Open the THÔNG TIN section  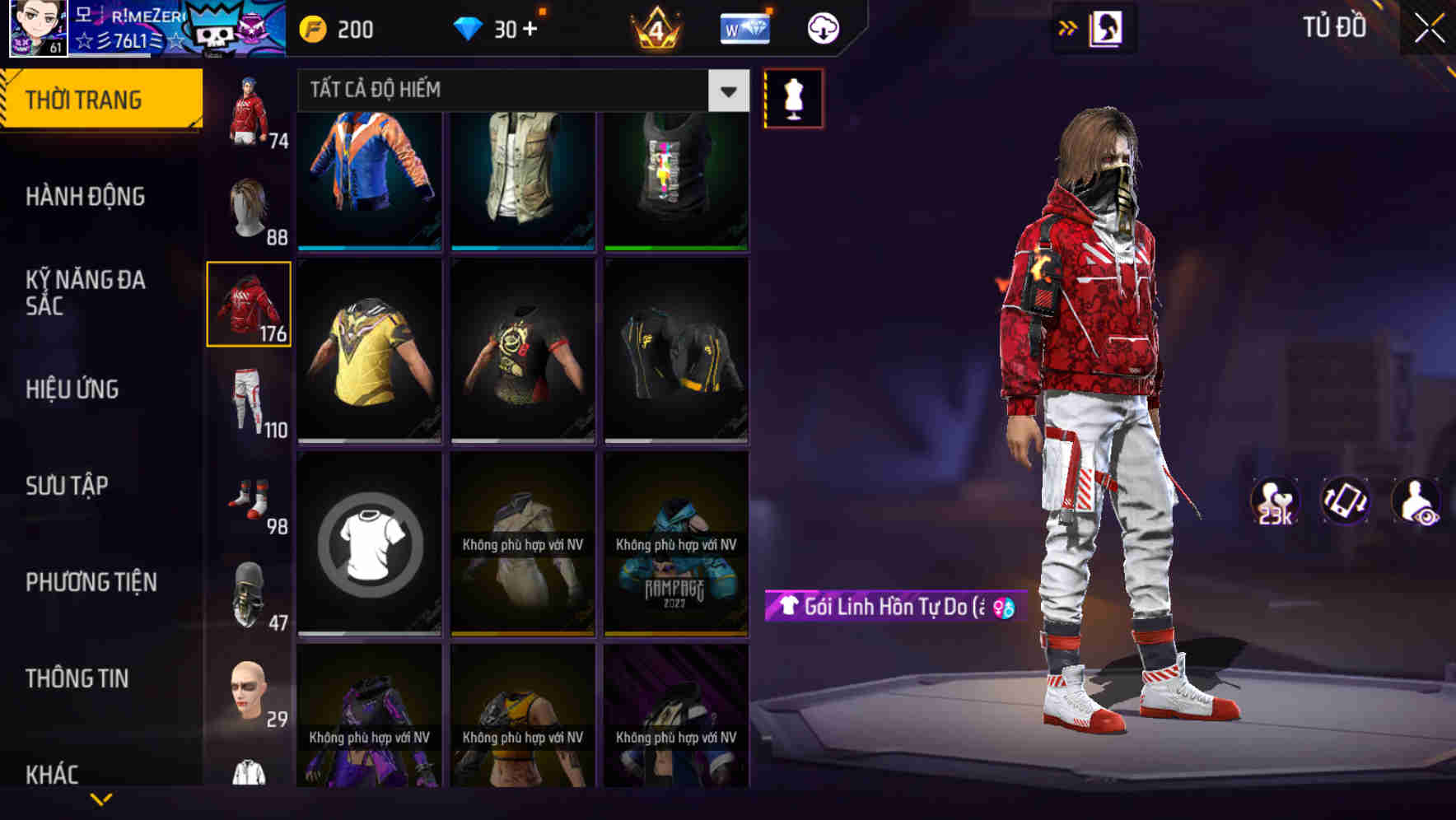coord(76,677)
